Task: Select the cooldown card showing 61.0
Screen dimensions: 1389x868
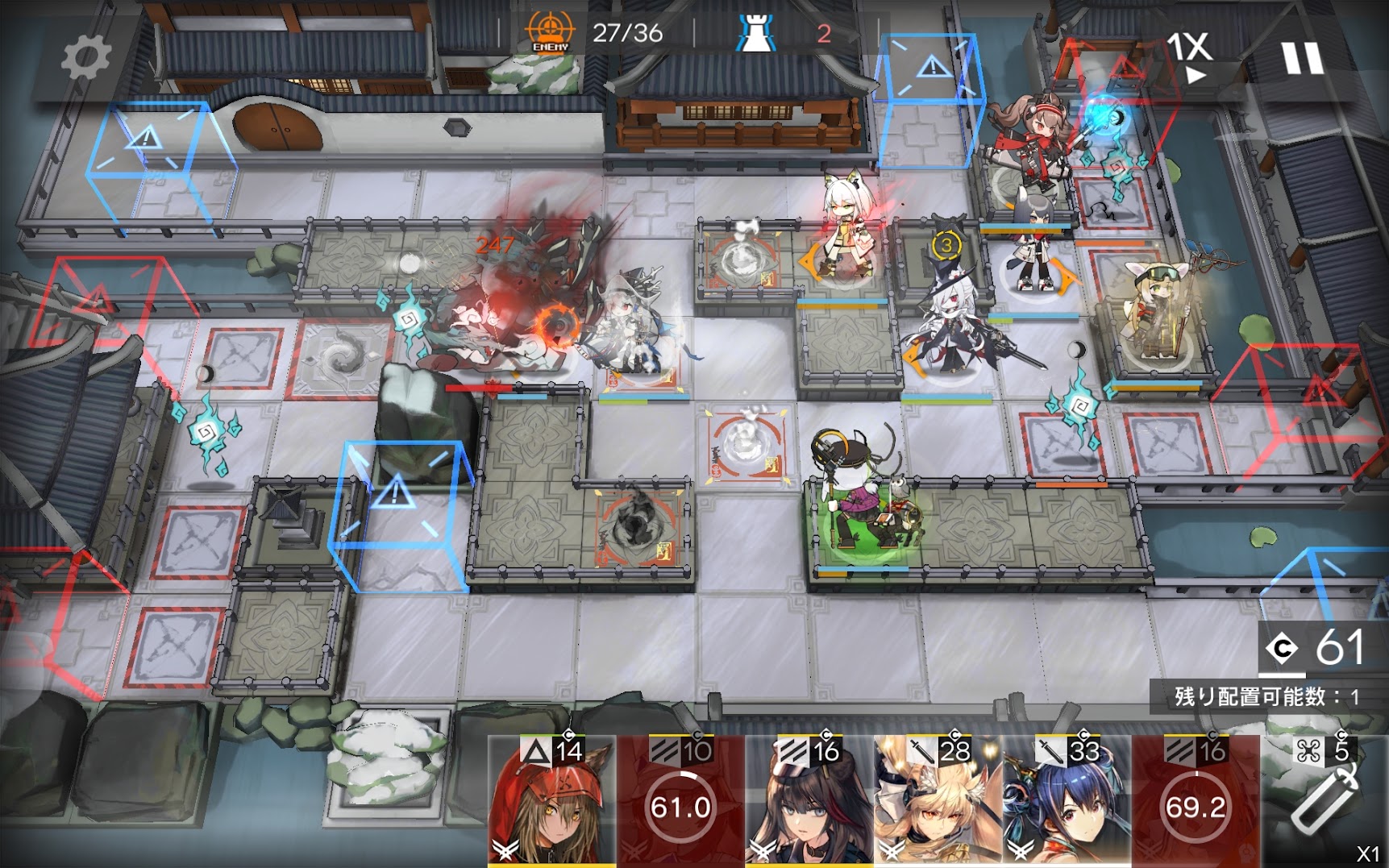Action: click(680, 802)
